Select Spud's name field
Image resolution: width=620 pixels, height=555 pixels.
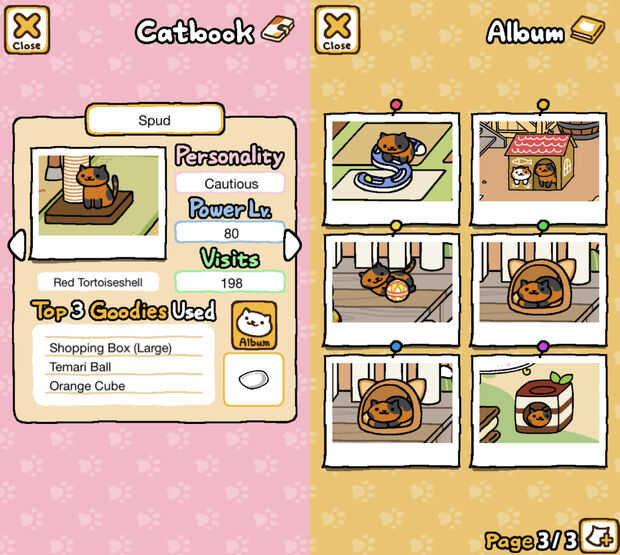coord(154,120)
